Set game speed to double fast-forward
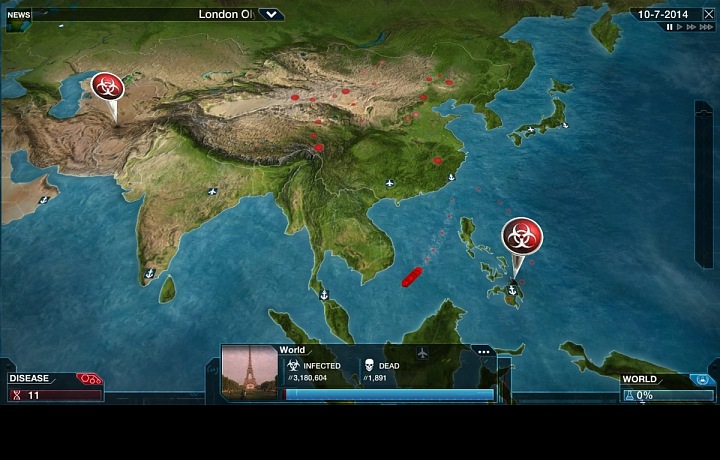This screenshot has height=460, width=720. click(x=692, y=27)
